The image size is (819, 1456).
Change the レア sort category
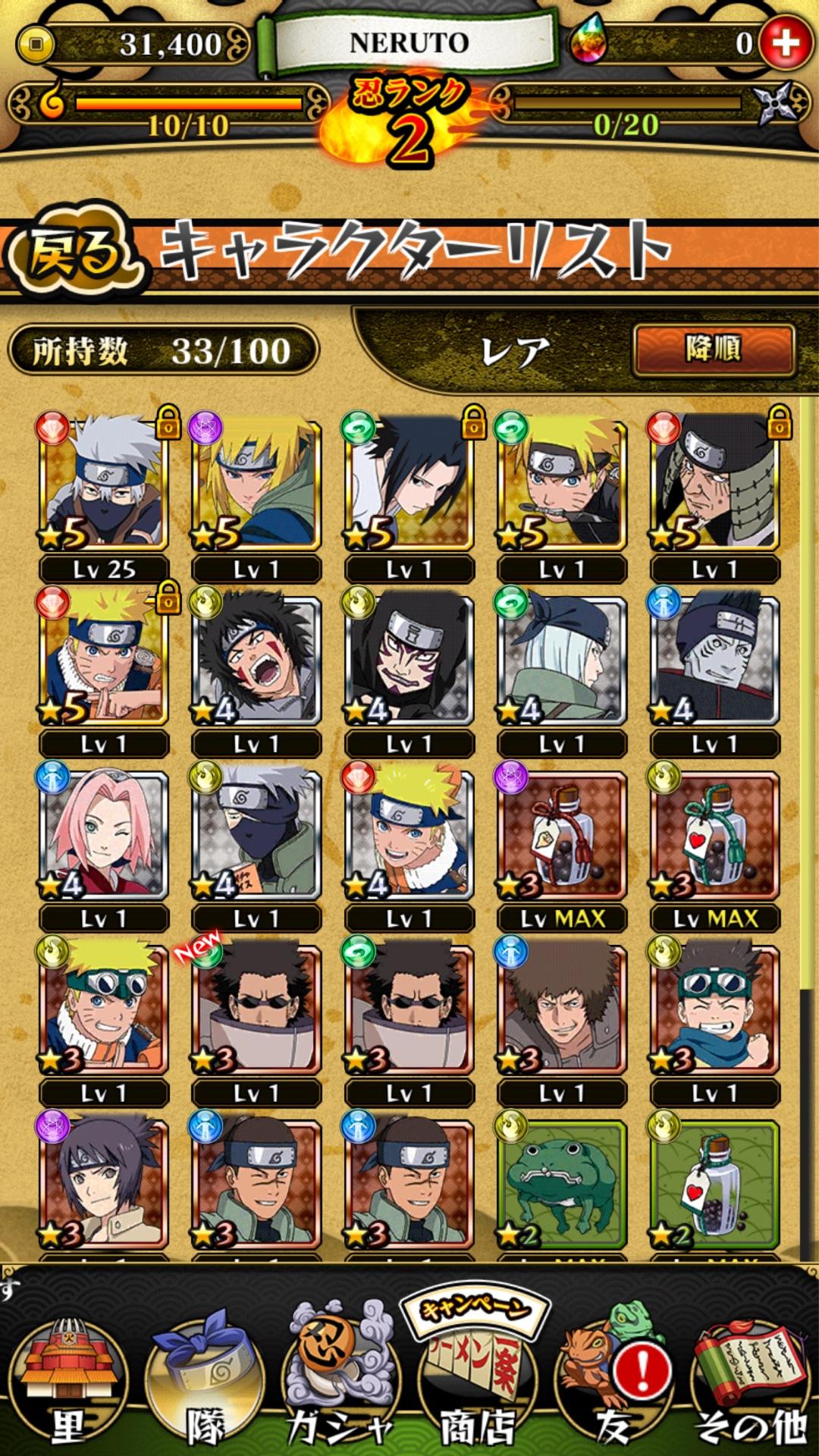tap(516, 352)
